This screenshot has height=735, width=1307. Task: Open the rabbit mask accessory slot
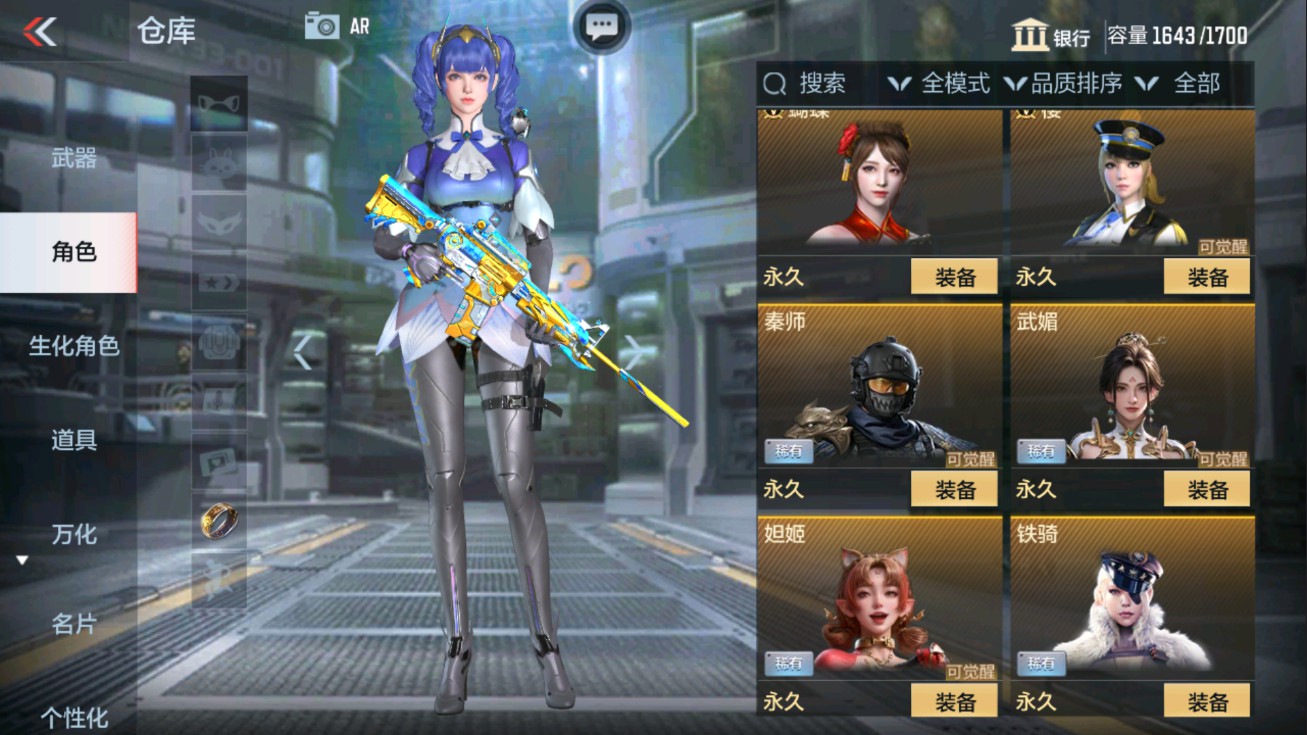pos(218,165)
